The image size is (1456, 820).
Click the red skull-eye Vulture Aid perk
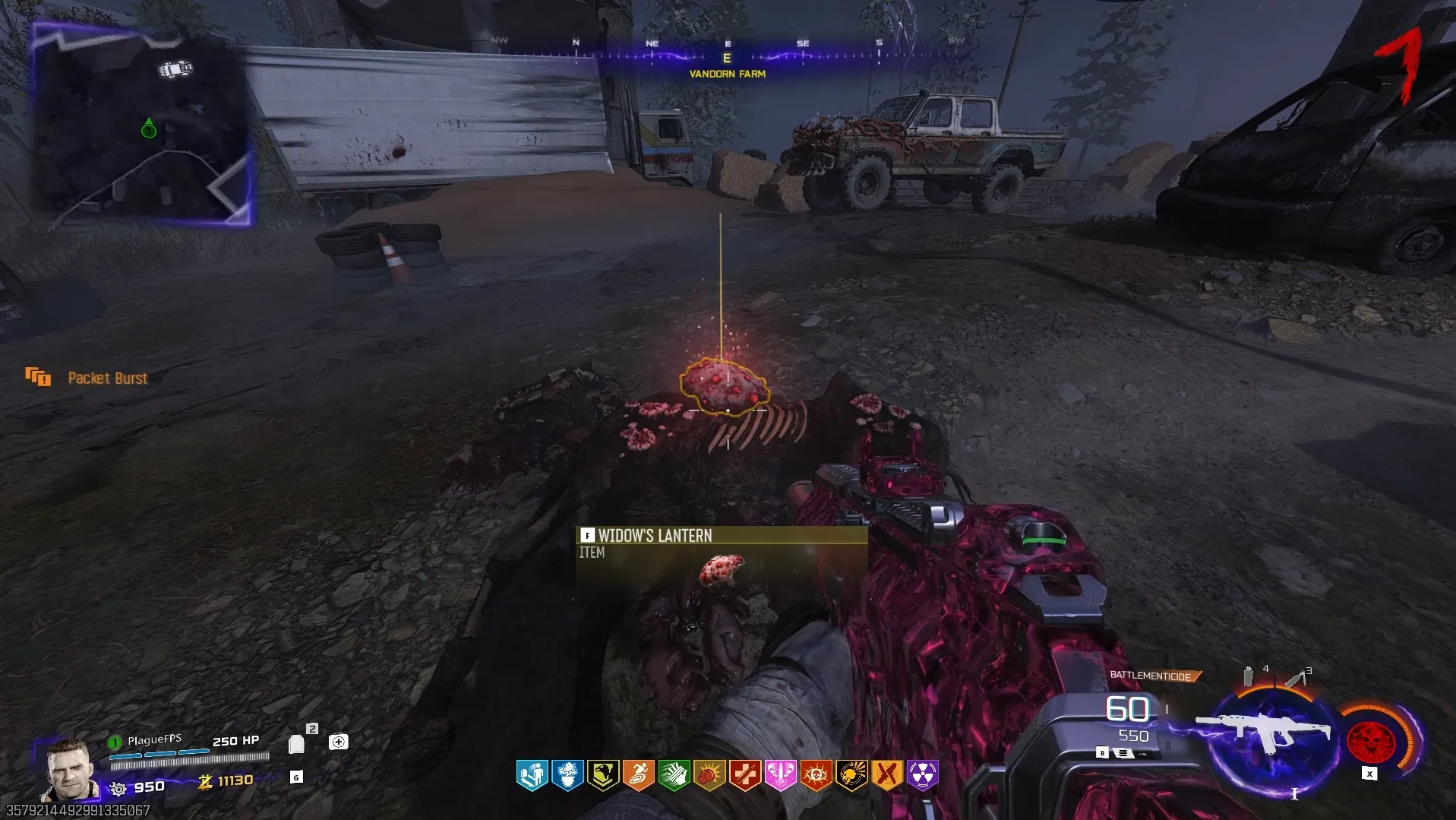[x=816, y=775]
